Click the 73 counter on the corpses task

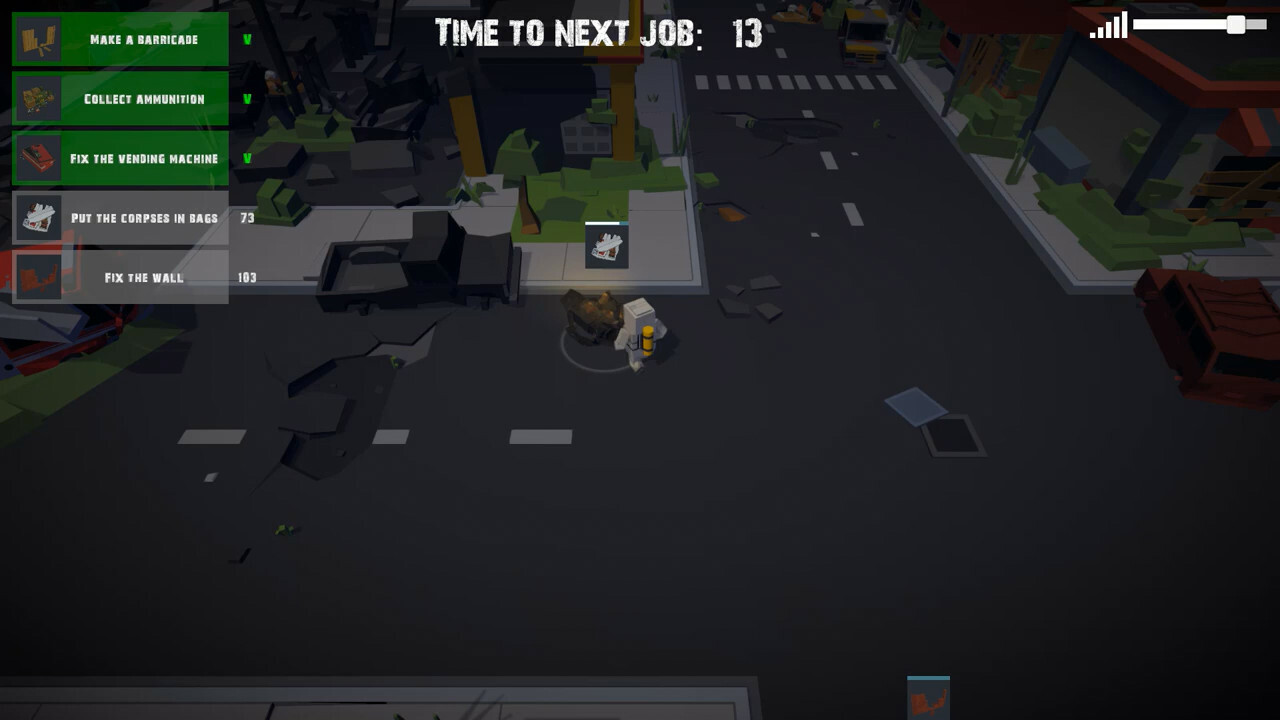pyautogui.click(x=249, y=218)
